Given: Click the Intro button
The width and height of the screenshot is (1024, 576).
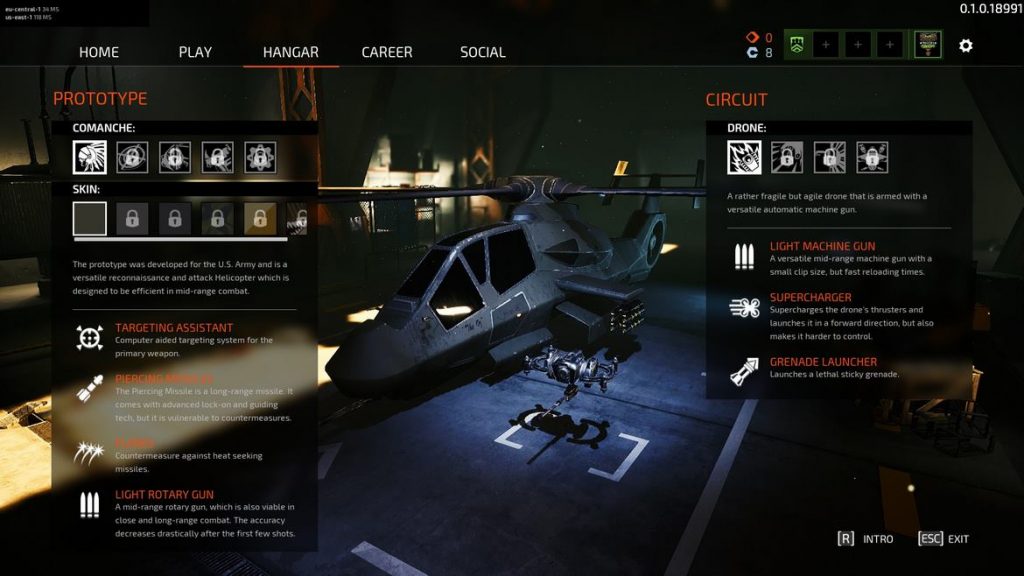Looking at the screenshot, I should (x=866, y=539).
